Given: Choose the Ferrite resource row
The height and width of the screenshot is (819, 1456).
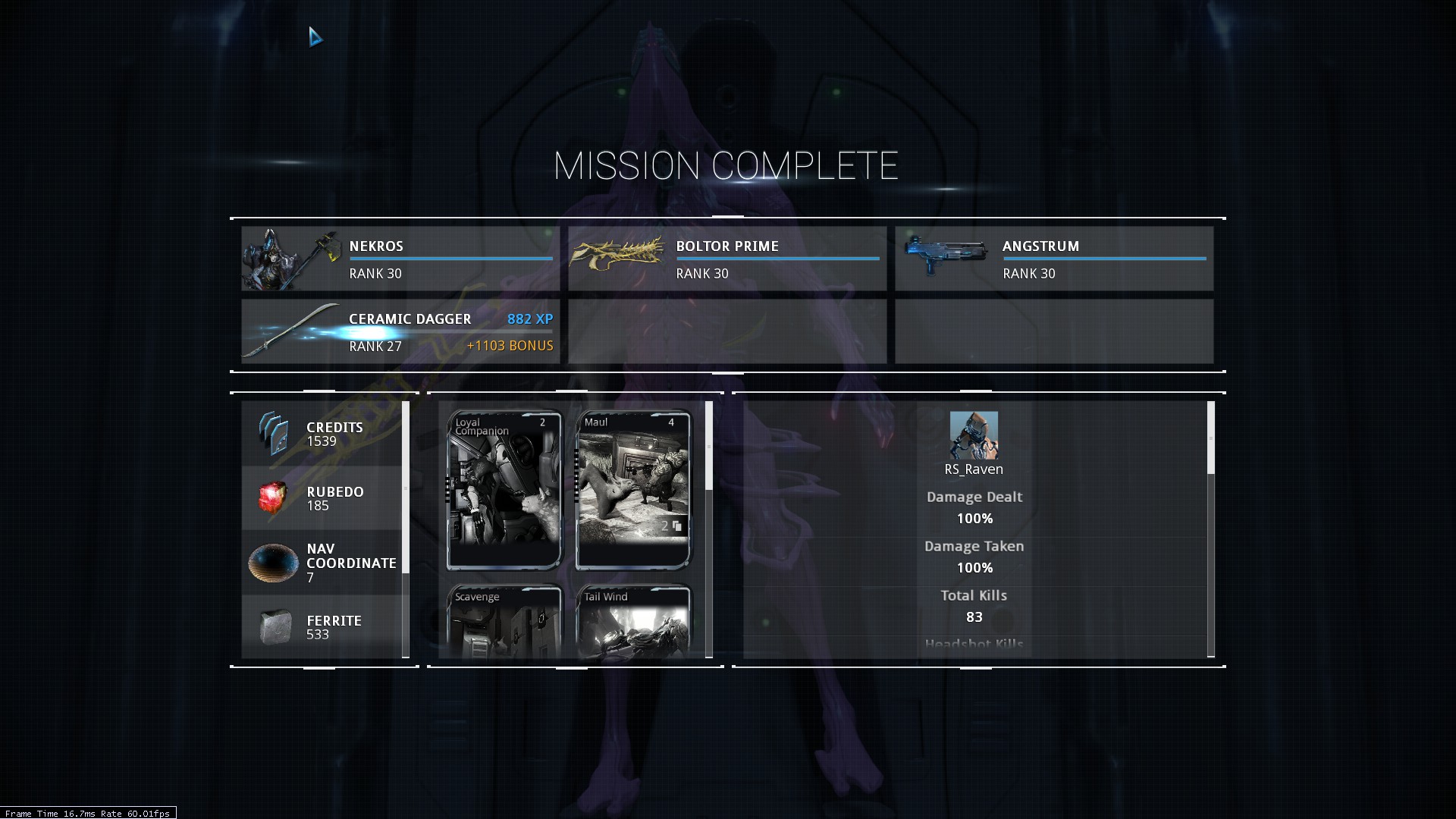Looking at the screenshot, I should point(322,626).
